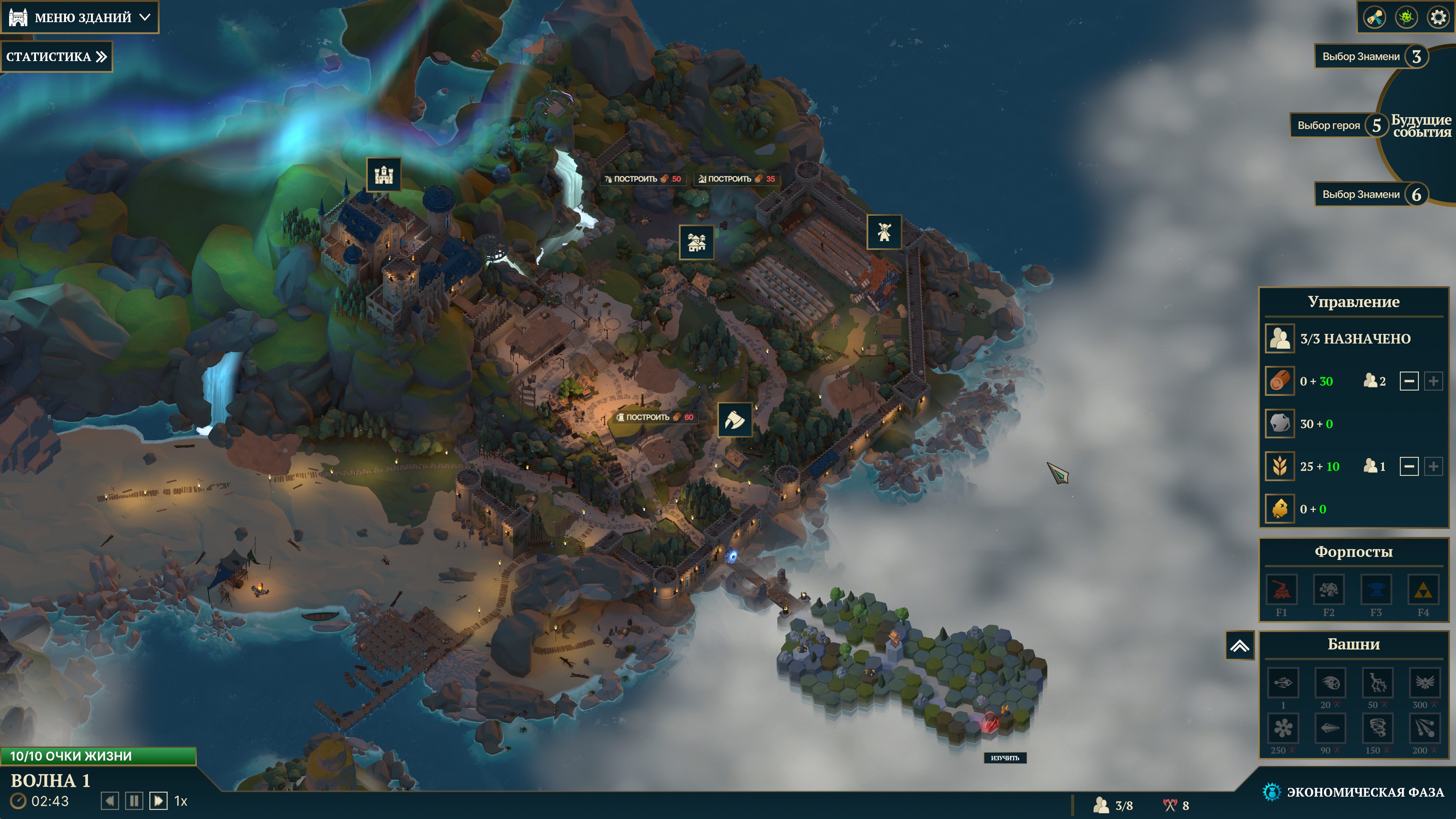Image resolution: width=1456 pixels, height=819 pixels.
Task: Click the ИЗУЧИТЬ button on hex island
Action: [1004, 758]
